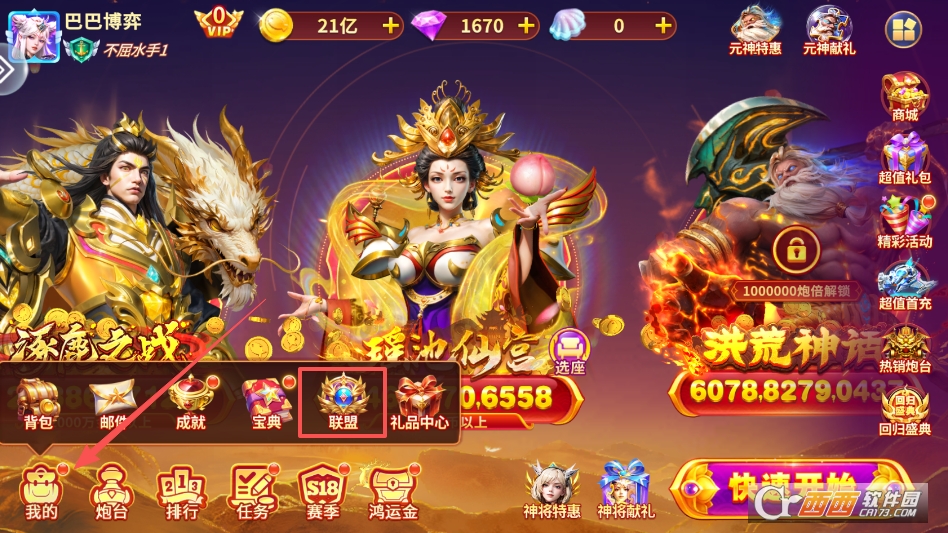This screenshot has height=533, width=948.
Task: Open the 宝典 handbook
Action: (x=266, y=402)
